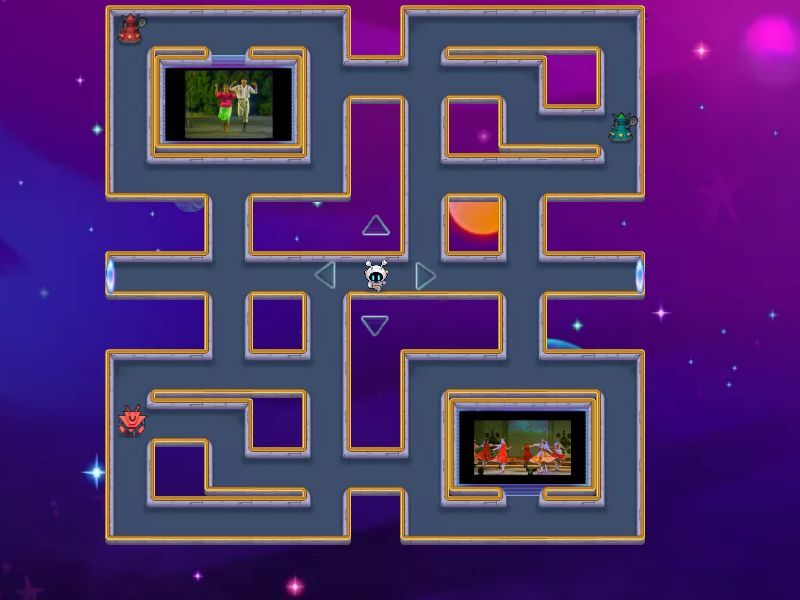The image size is (800, 600).
Task: Click the right arrow beside the robot
Action: [425, 275]
